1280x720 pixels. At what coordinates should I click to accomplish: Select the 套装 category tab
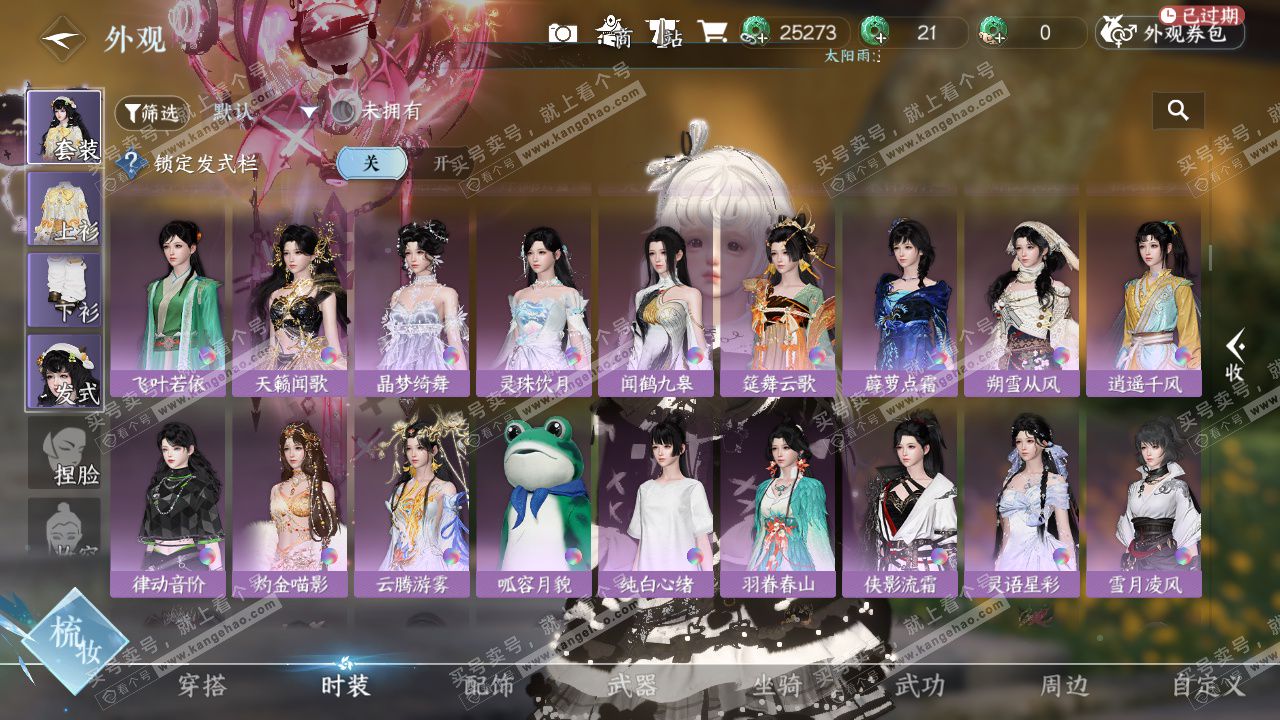point(64,127)
